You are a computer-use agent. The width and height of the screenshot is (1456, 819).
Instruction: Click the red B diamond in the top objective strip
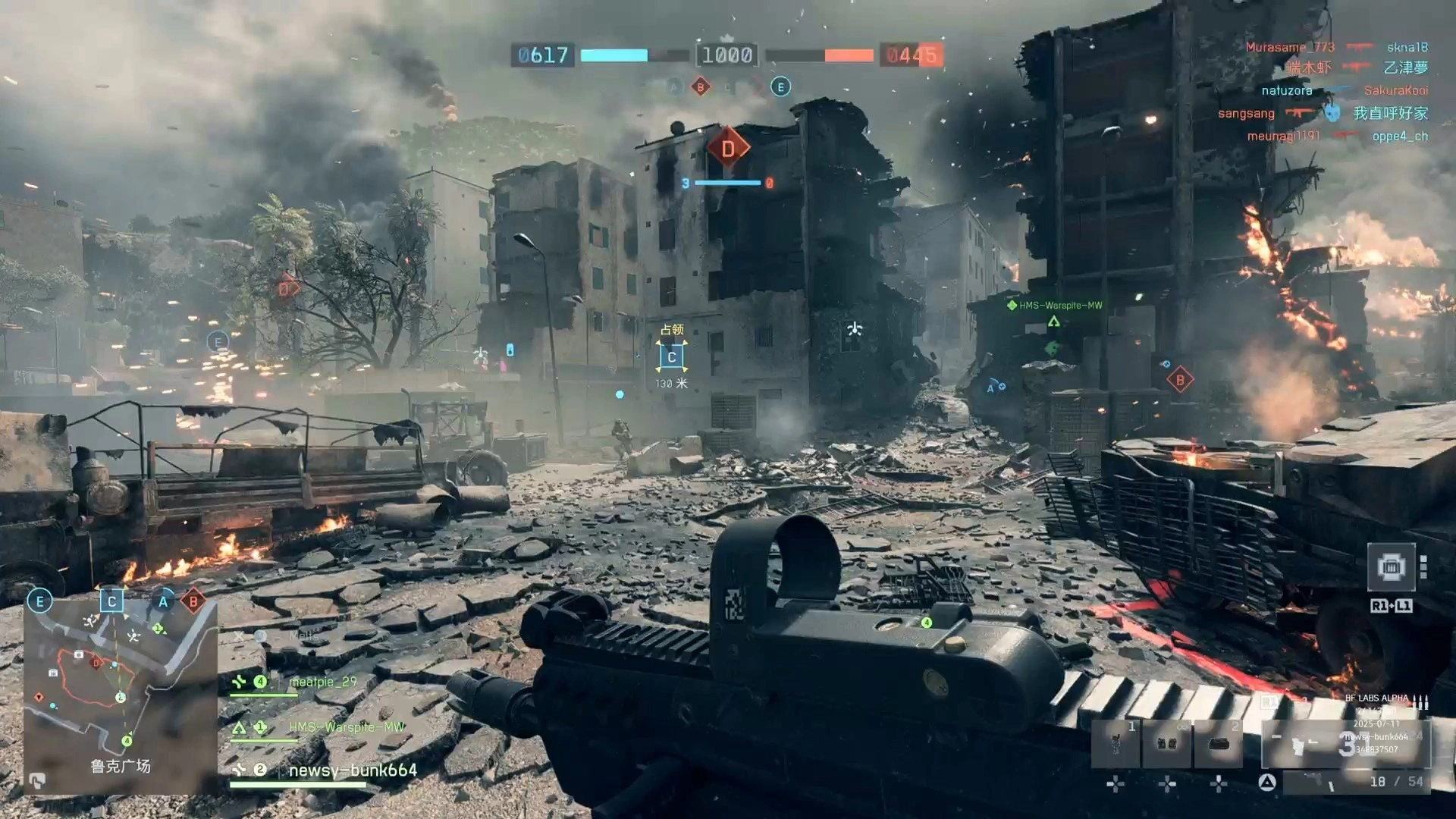coord(701,87)
